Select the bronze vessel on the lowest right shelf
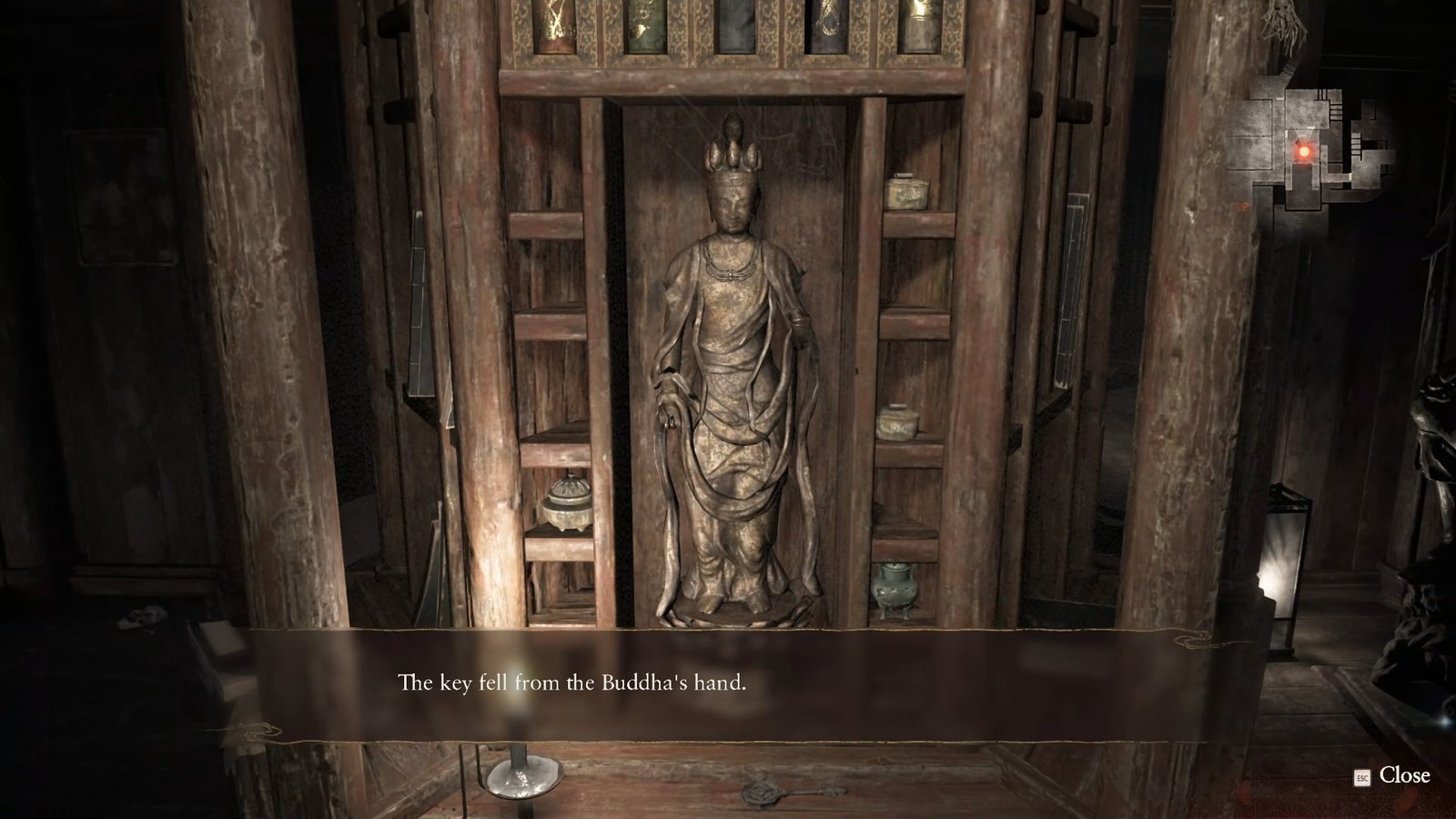 click(895, 587)
